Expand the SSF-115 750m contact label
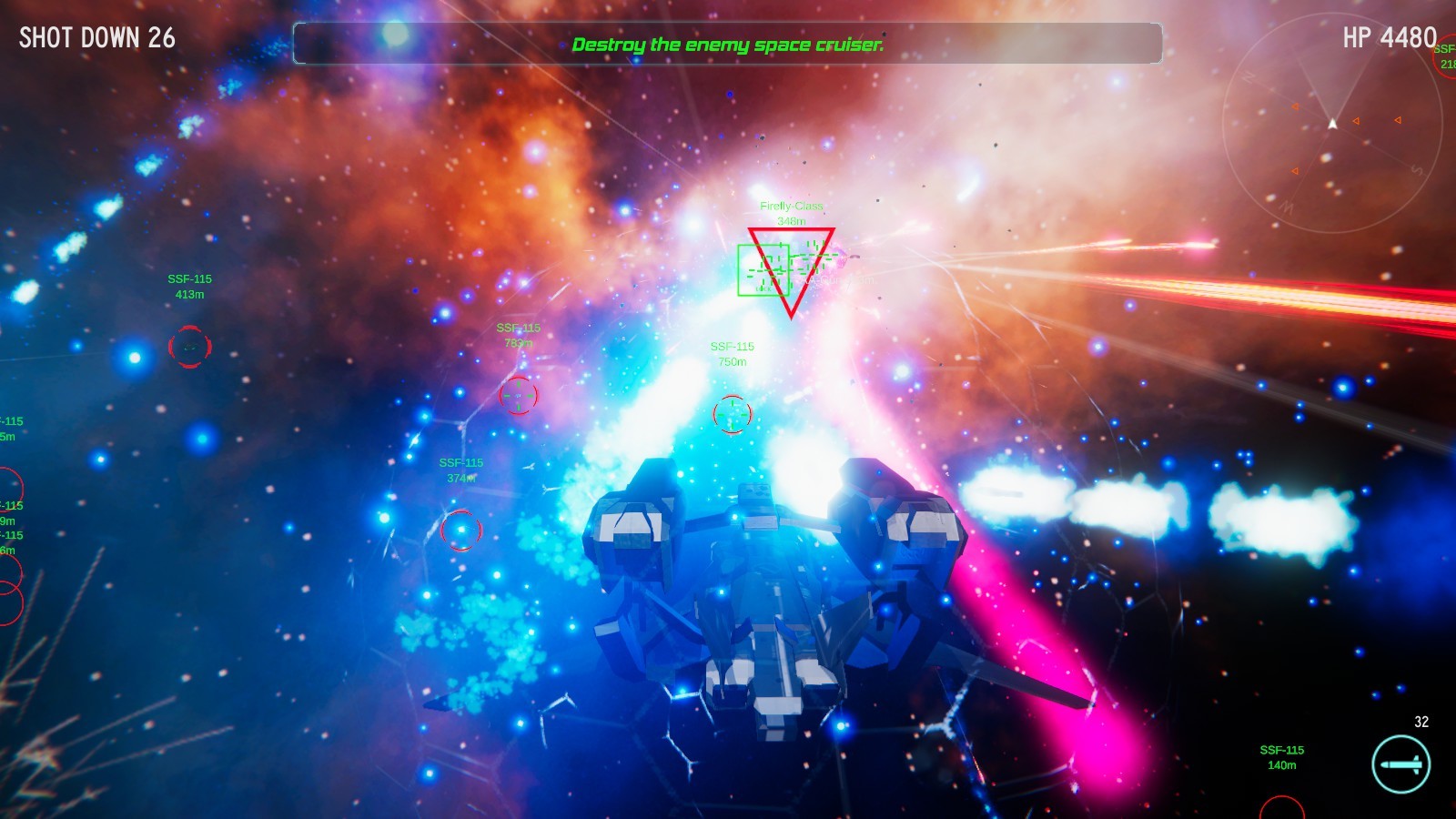This screenshot has width=1456, height=819. (x=731, y=352)
